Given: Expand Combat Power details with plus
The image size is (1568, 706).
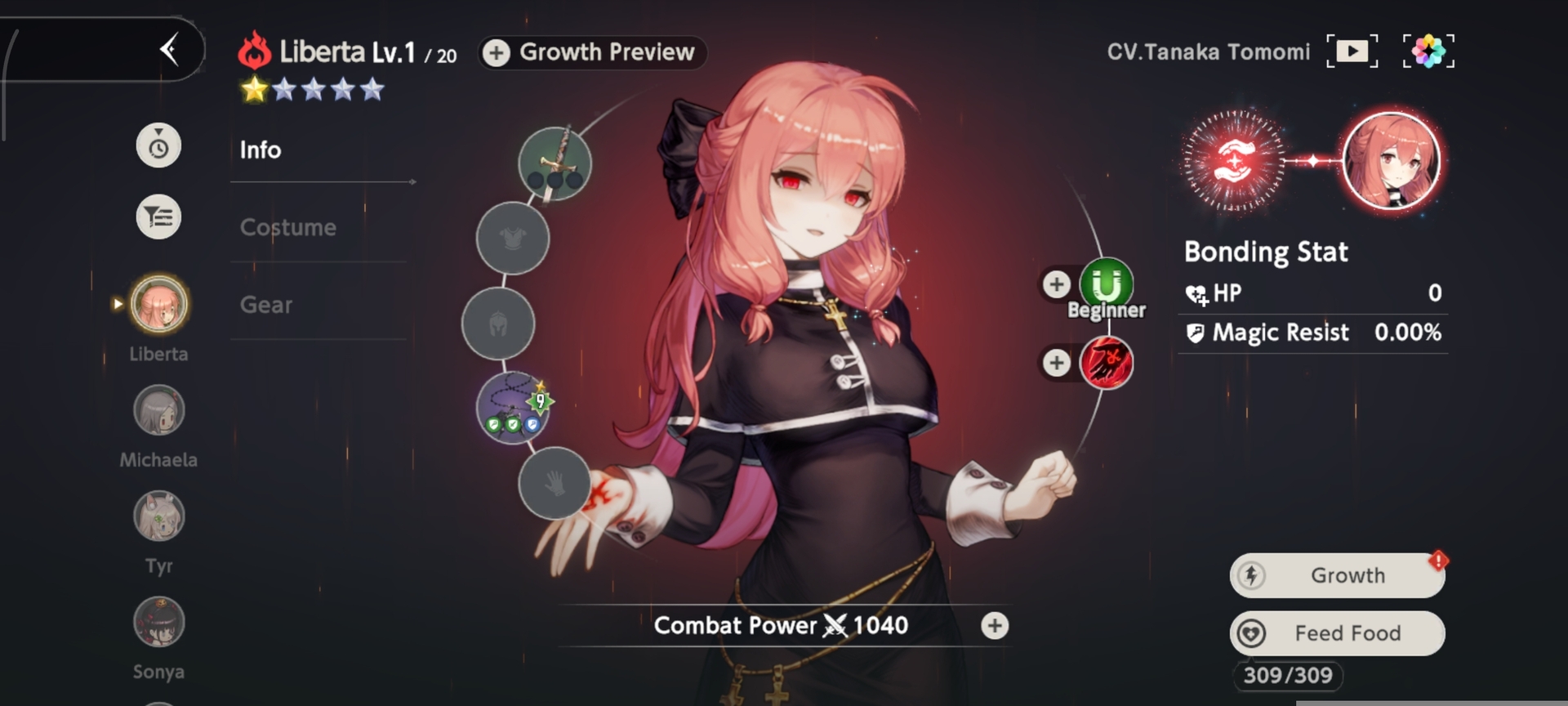Looking at the screenshot, I should [x=995, y=626].
